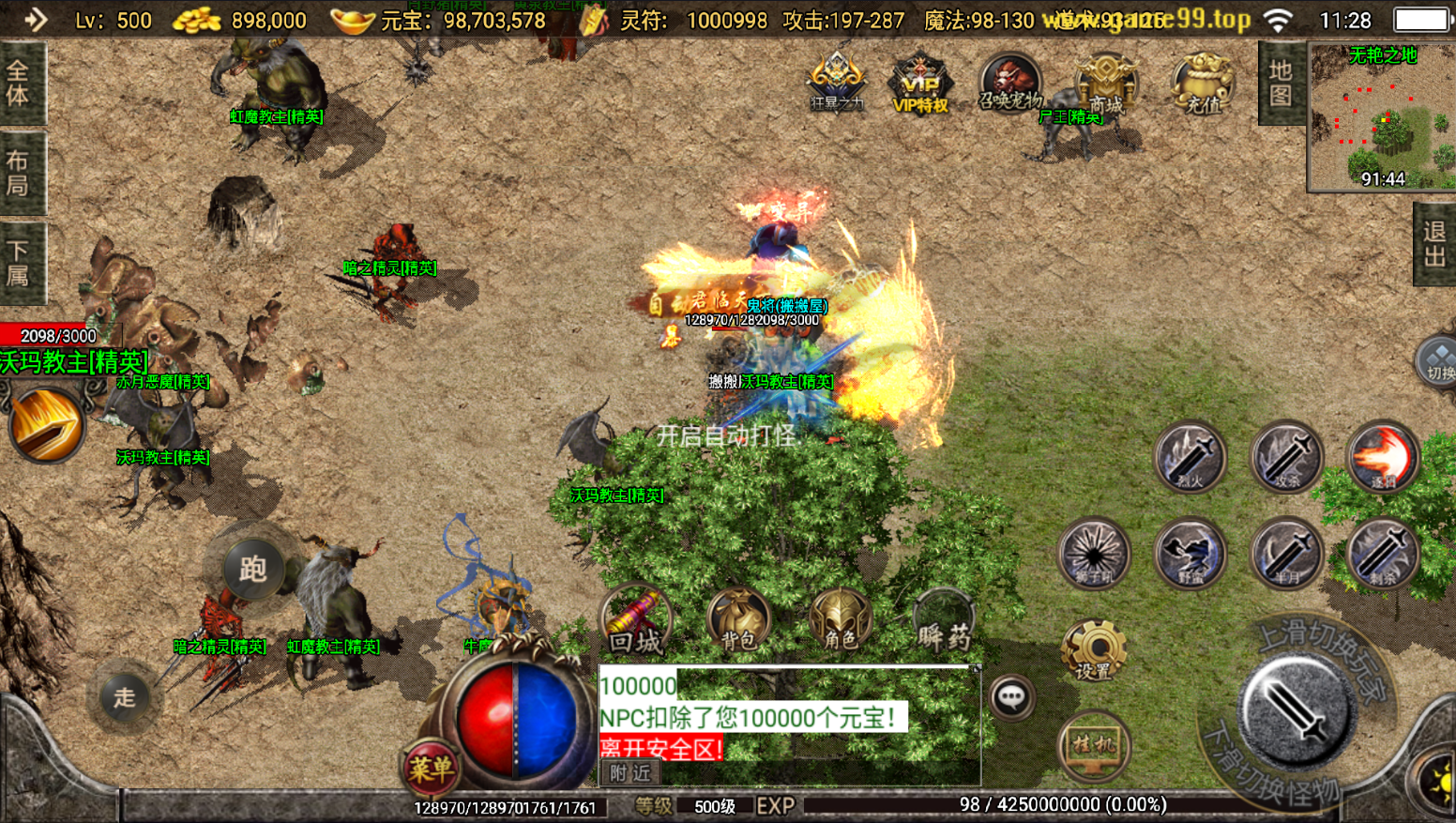Trigger the 野蛮 charge skill
Viewport: 1456px width, 823px height.
pyautogui.click(x=1190, y=553)
